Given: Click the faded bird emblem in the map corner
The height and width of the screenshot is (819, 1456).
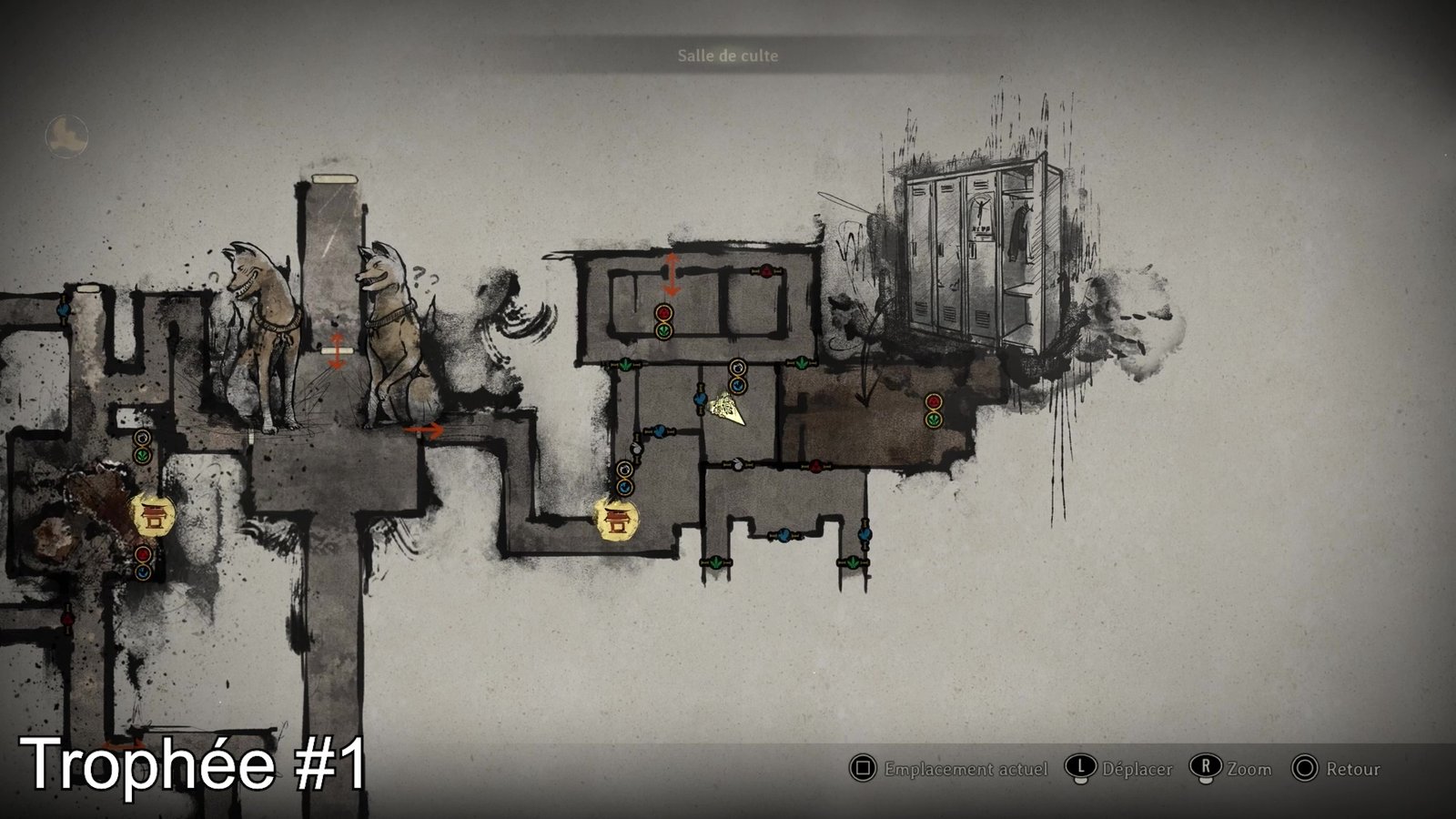Looking at the screenshot, I should [66, 136].
